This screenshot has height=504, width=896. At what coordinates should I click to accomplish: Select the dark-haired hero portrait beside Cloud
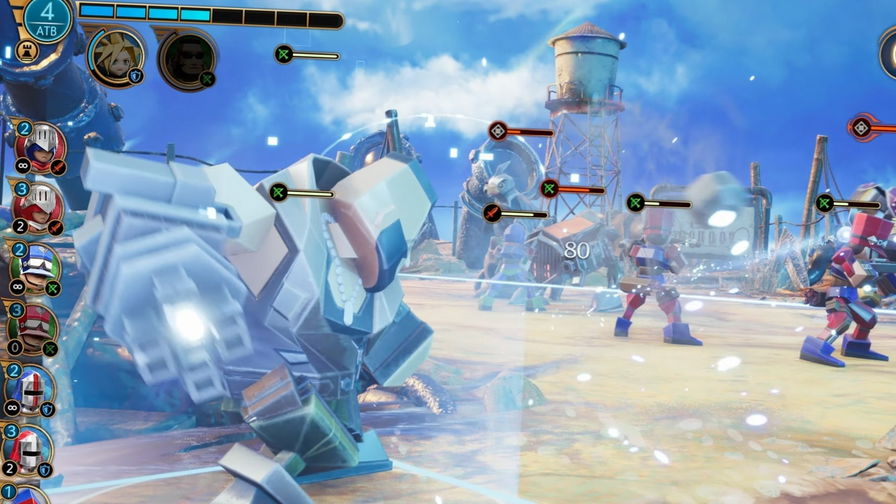pyautogui.click(x=186, y=58)
